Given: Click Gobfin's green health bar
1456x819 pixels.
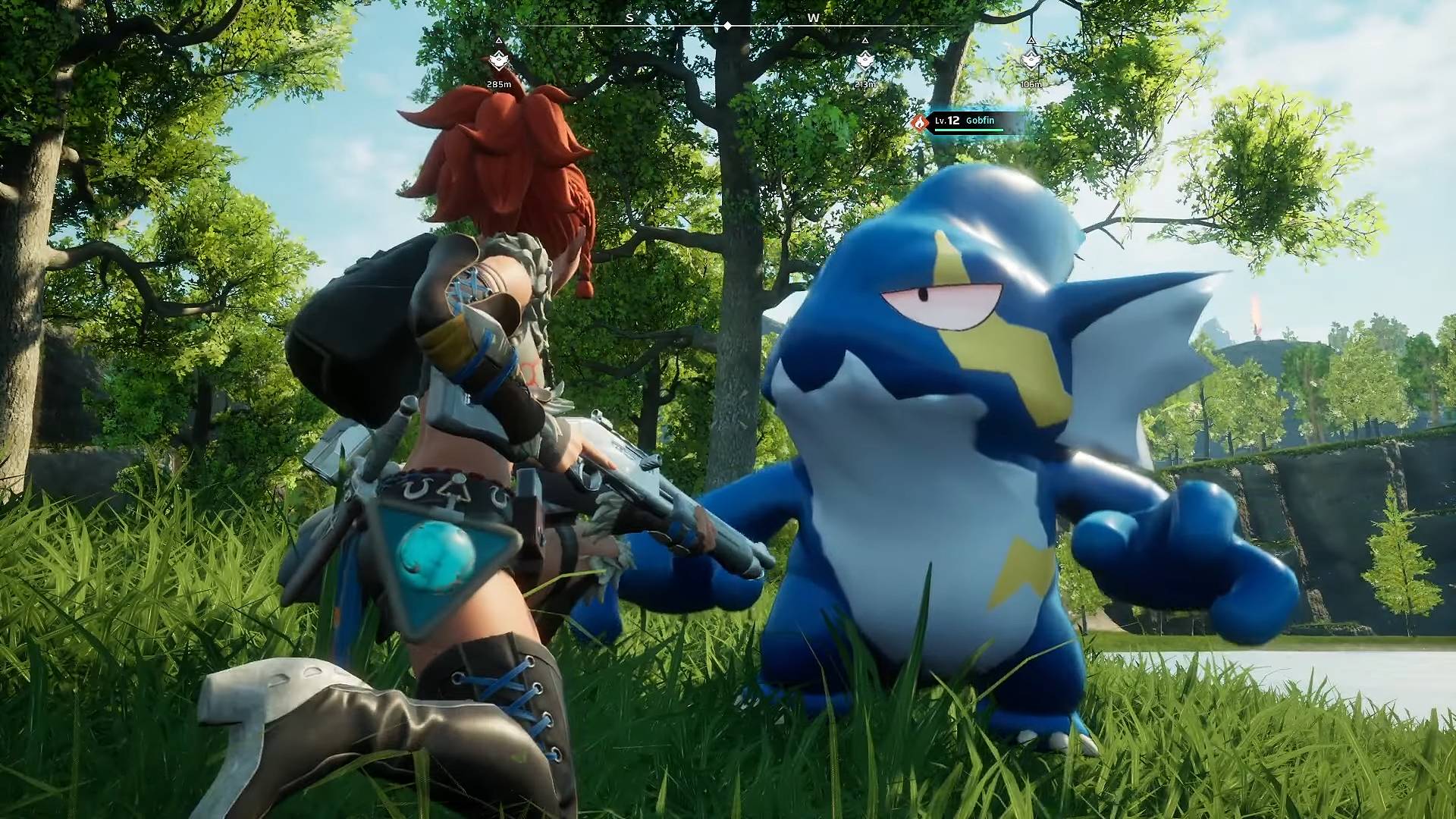Looking at the screenshot, I should [x=969, y=130].
